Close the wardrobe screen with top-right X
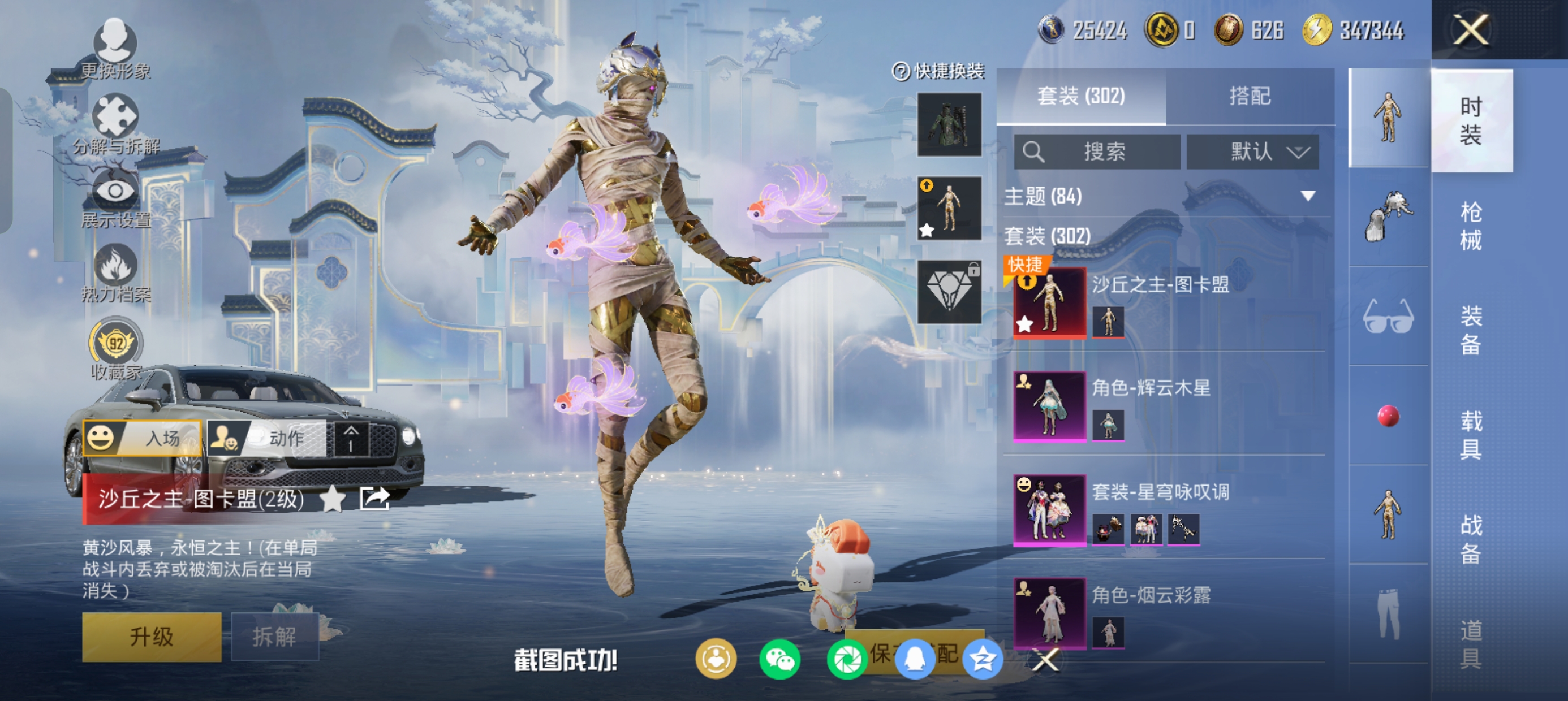This screenshot has width=1568, height=701. coord(1471,30)
